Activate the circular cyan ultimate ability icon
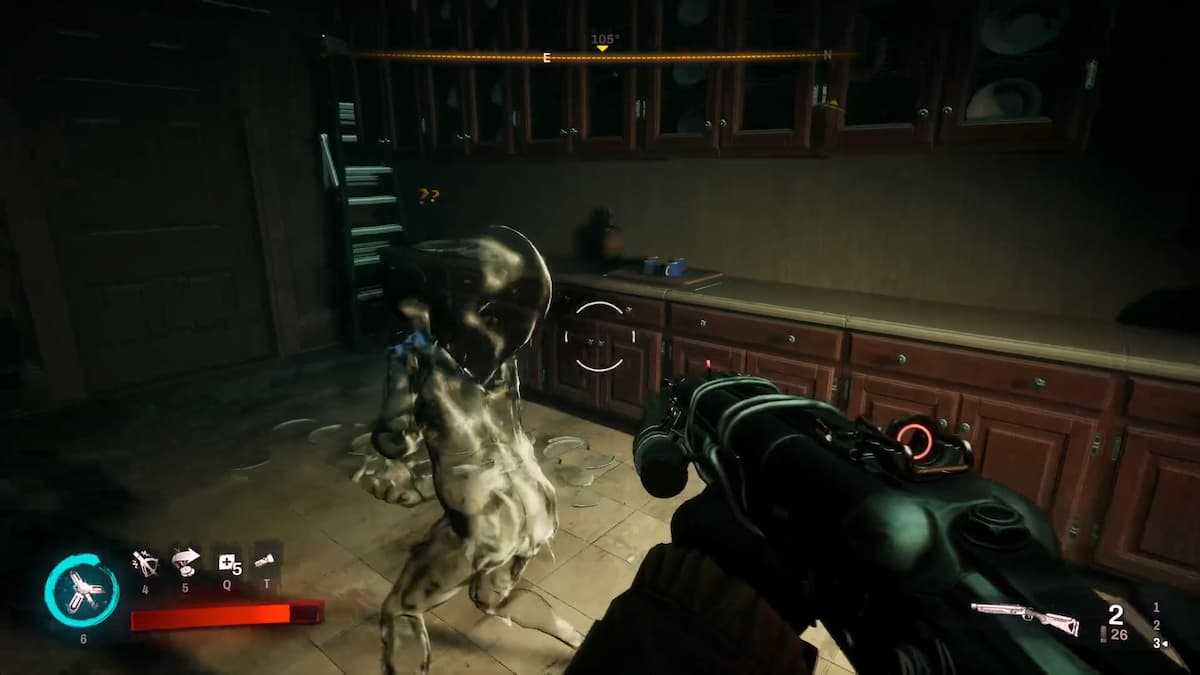Viewport: 1200px width, 675px height. tap(82, 591)
